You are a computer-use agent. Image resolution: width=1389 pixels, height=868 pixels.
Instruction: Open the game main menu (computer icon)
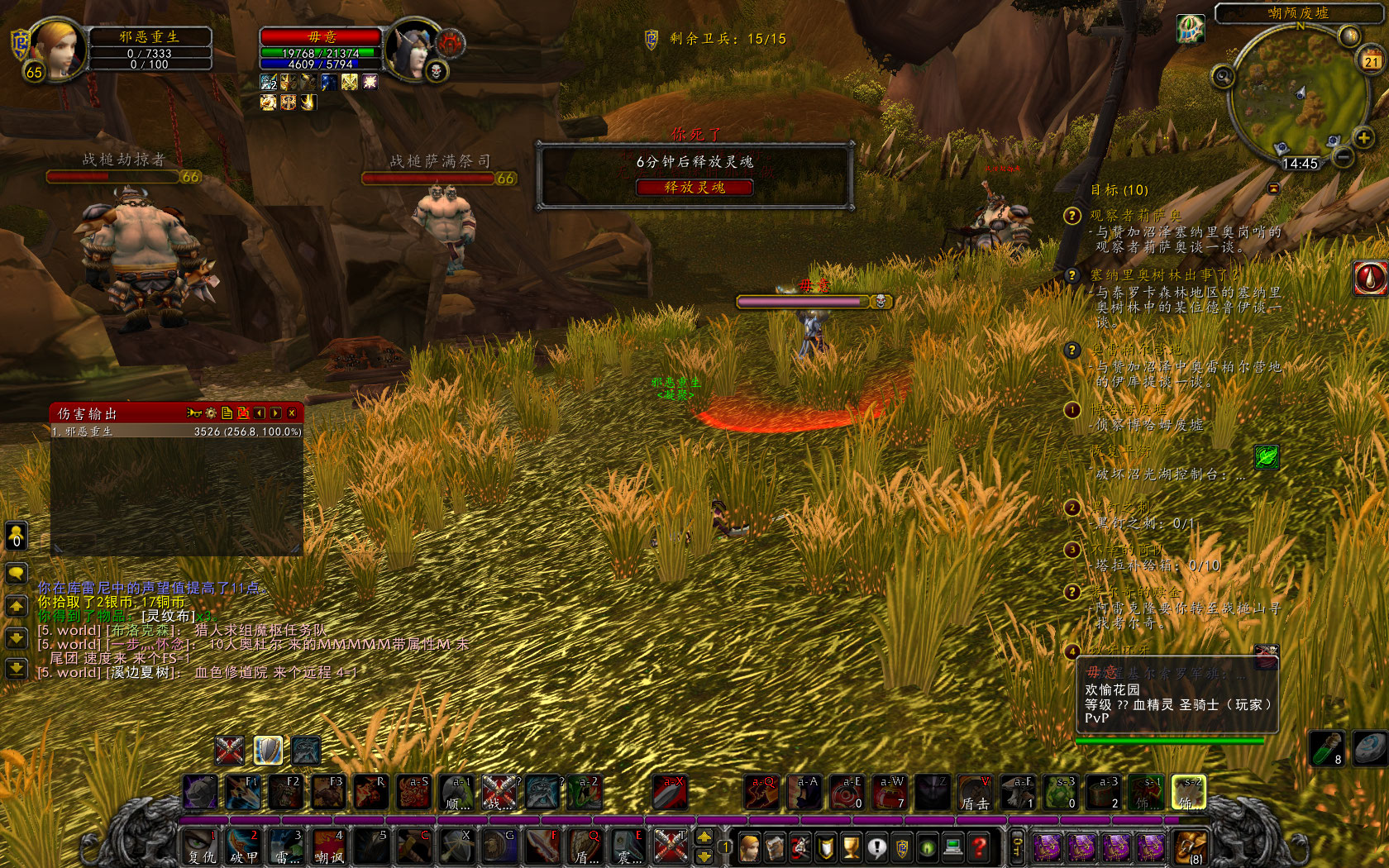[953, 847]
